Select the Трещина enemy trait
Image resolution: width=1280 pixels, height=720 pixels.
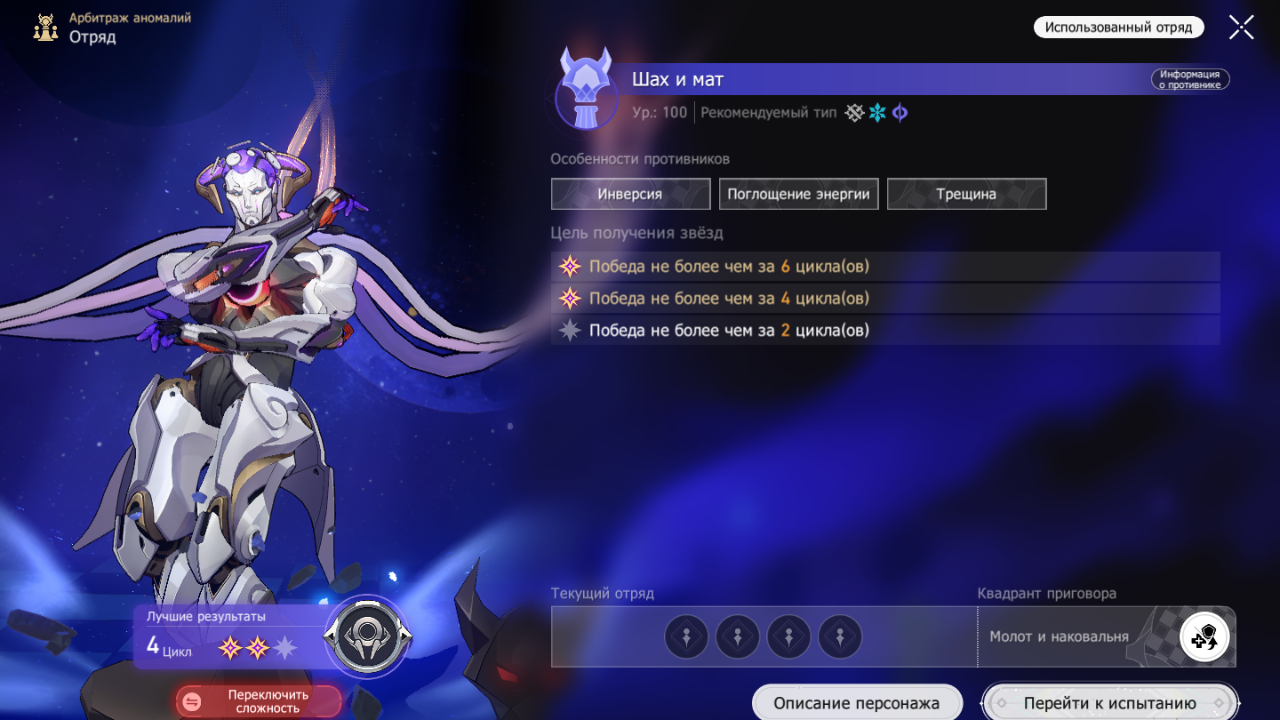[966, 194]
